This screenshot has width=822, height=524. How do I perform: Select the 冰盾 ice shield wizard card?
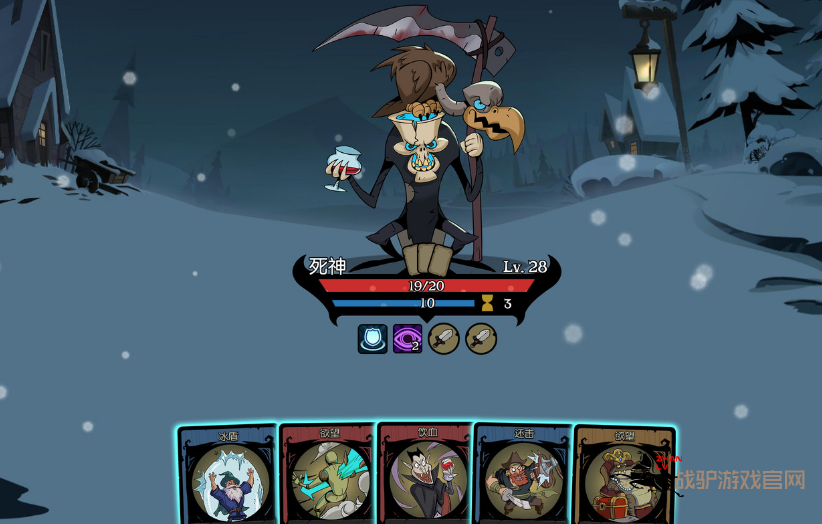coord(228,477)
